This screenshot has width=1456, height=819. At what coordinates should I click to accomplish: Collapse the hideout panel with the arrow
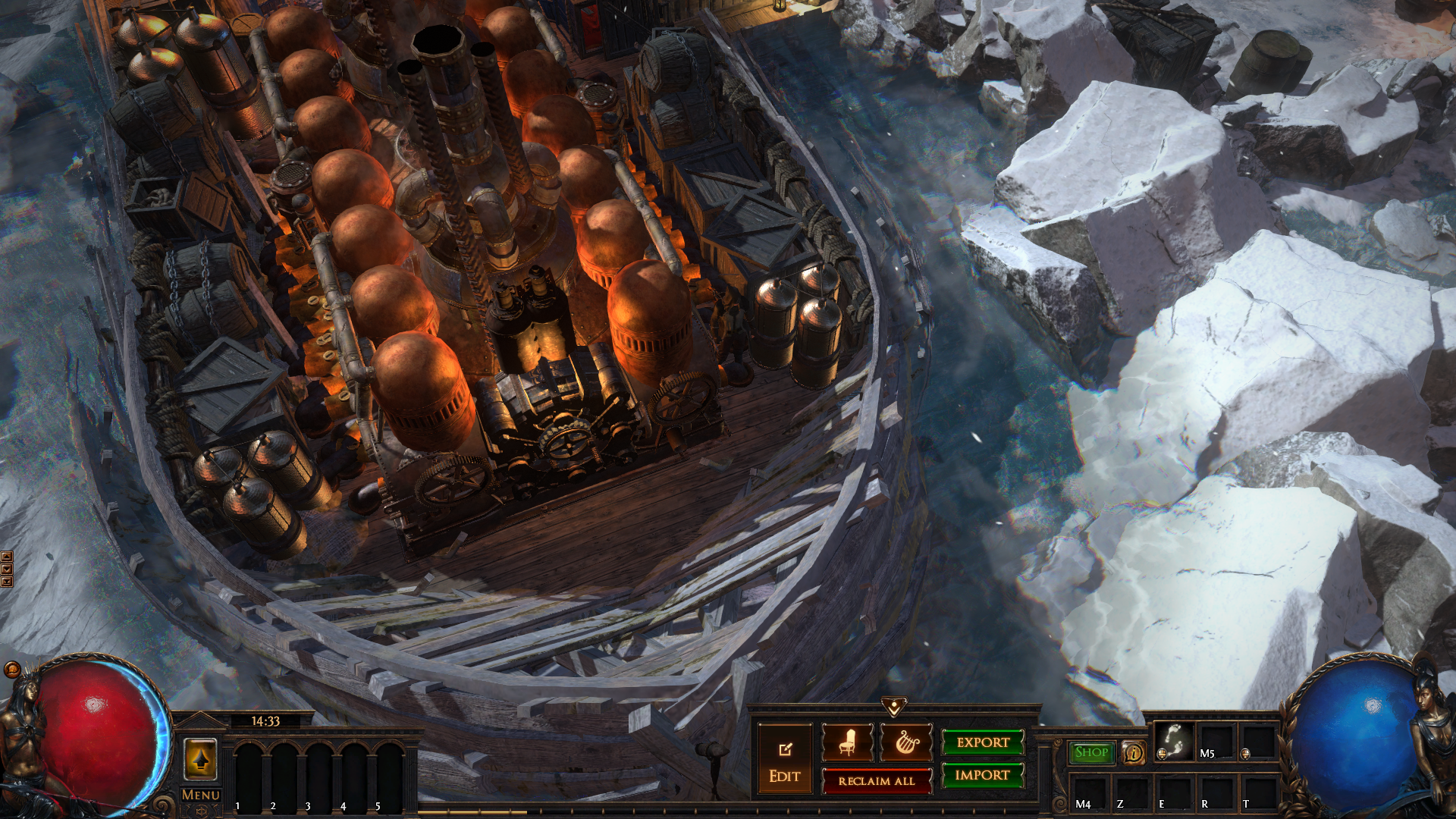point(894,708)
